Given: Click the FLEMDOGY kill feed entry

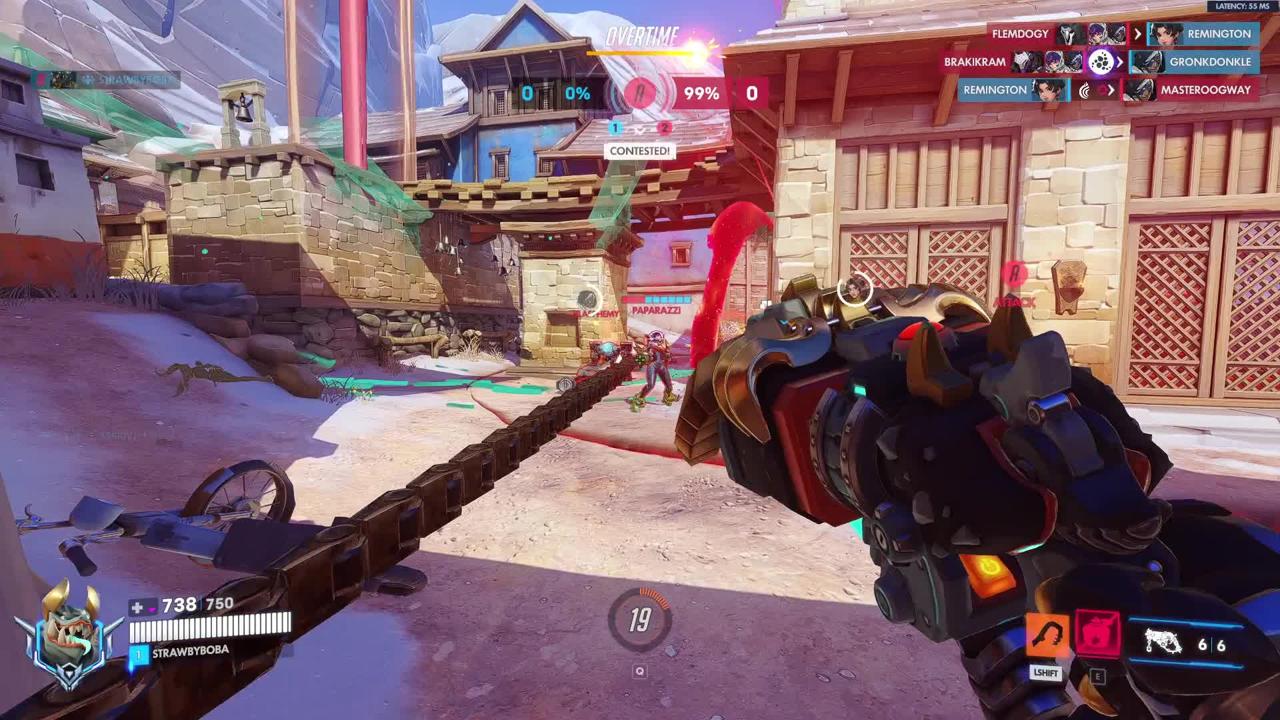Looking at the screenshot, I should (1020, 34).
